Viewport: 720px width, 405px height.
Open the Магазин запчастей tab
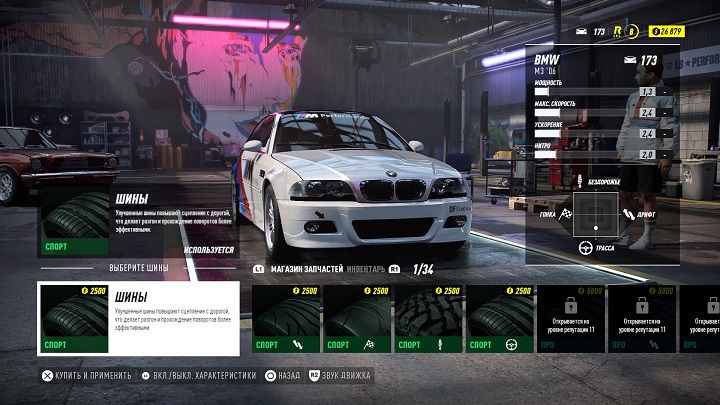coord(306,269)
